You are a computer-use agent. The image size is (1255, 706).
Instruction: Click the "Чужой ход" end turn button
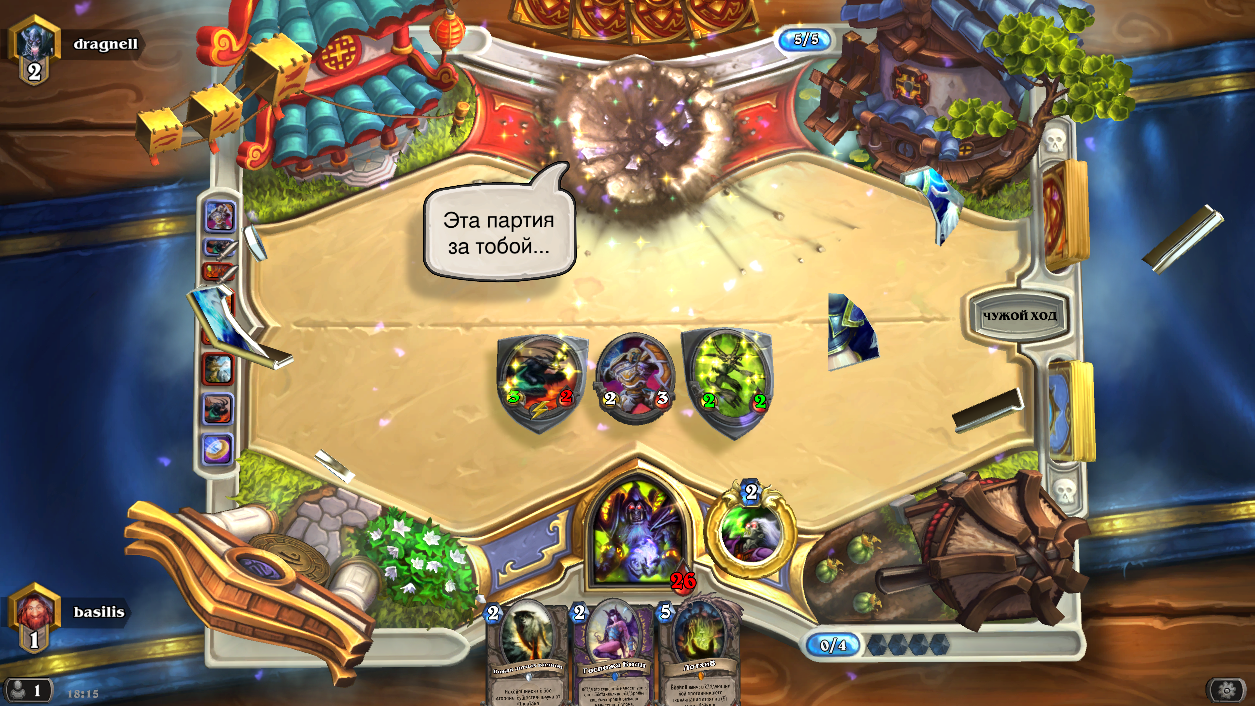tap(1019, 316)
